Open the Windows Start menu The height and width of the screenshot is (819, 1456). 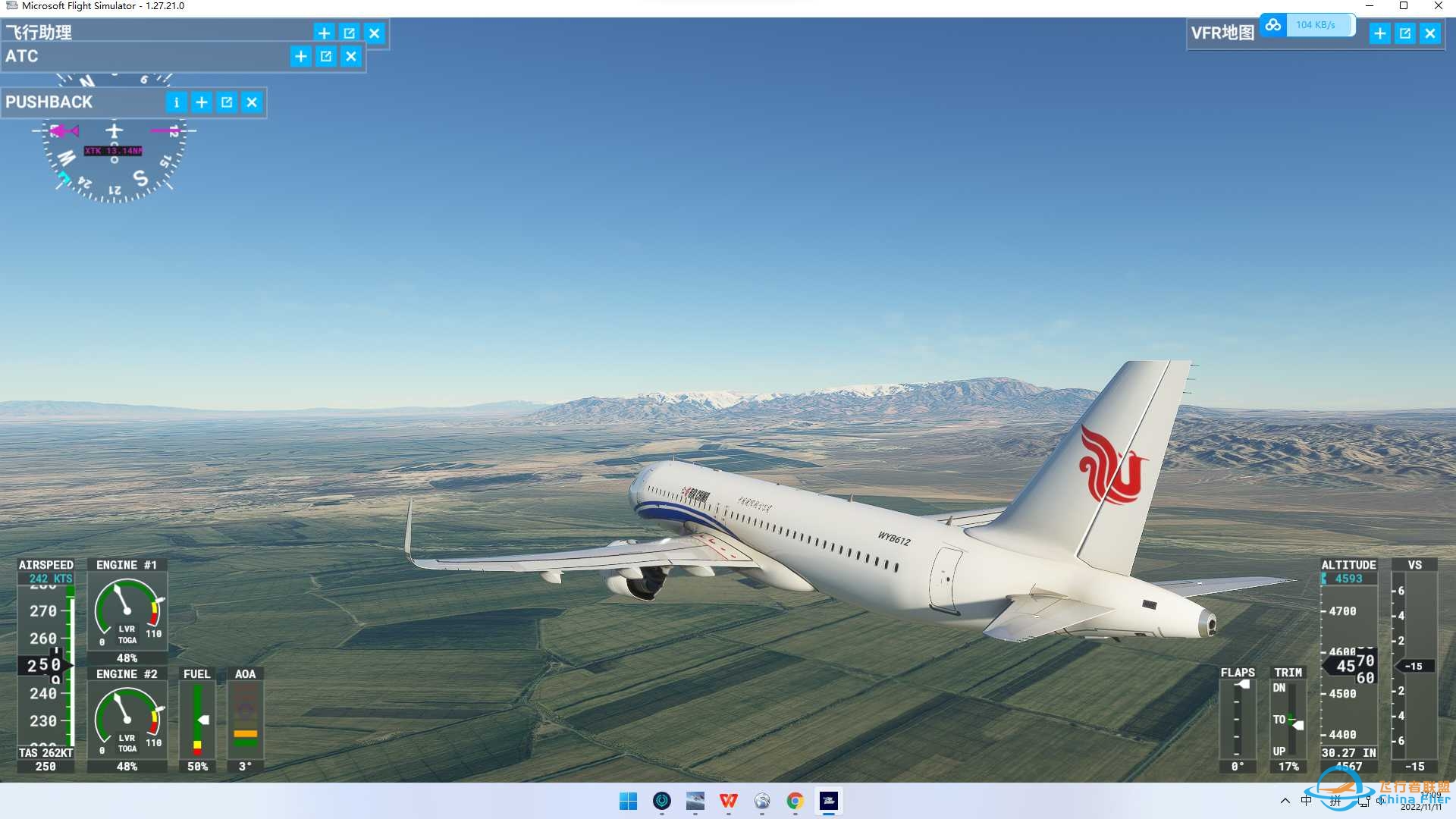629,801
